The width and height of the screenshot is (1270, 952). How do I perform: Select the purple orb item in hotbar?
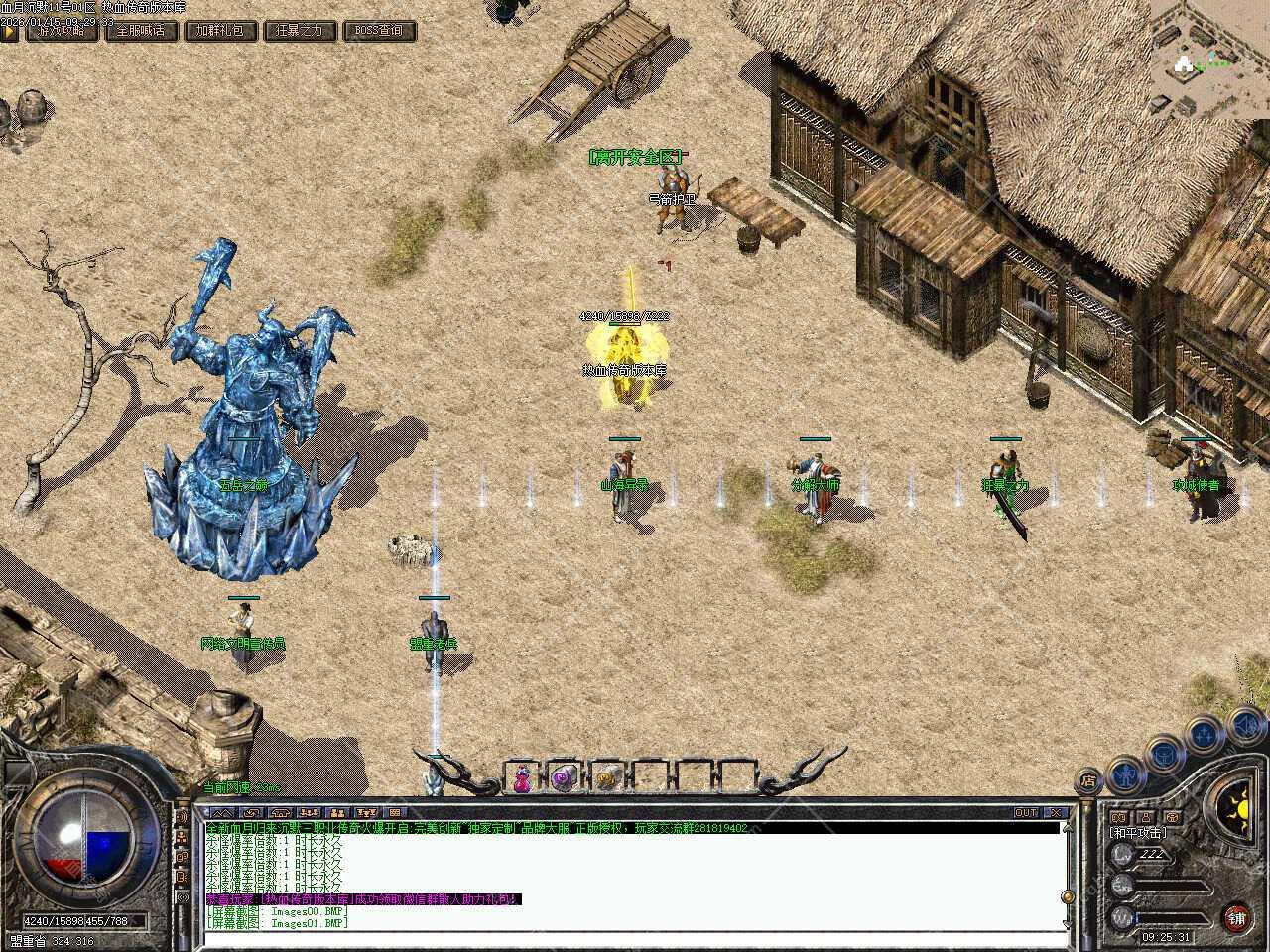tap(564, 778)
